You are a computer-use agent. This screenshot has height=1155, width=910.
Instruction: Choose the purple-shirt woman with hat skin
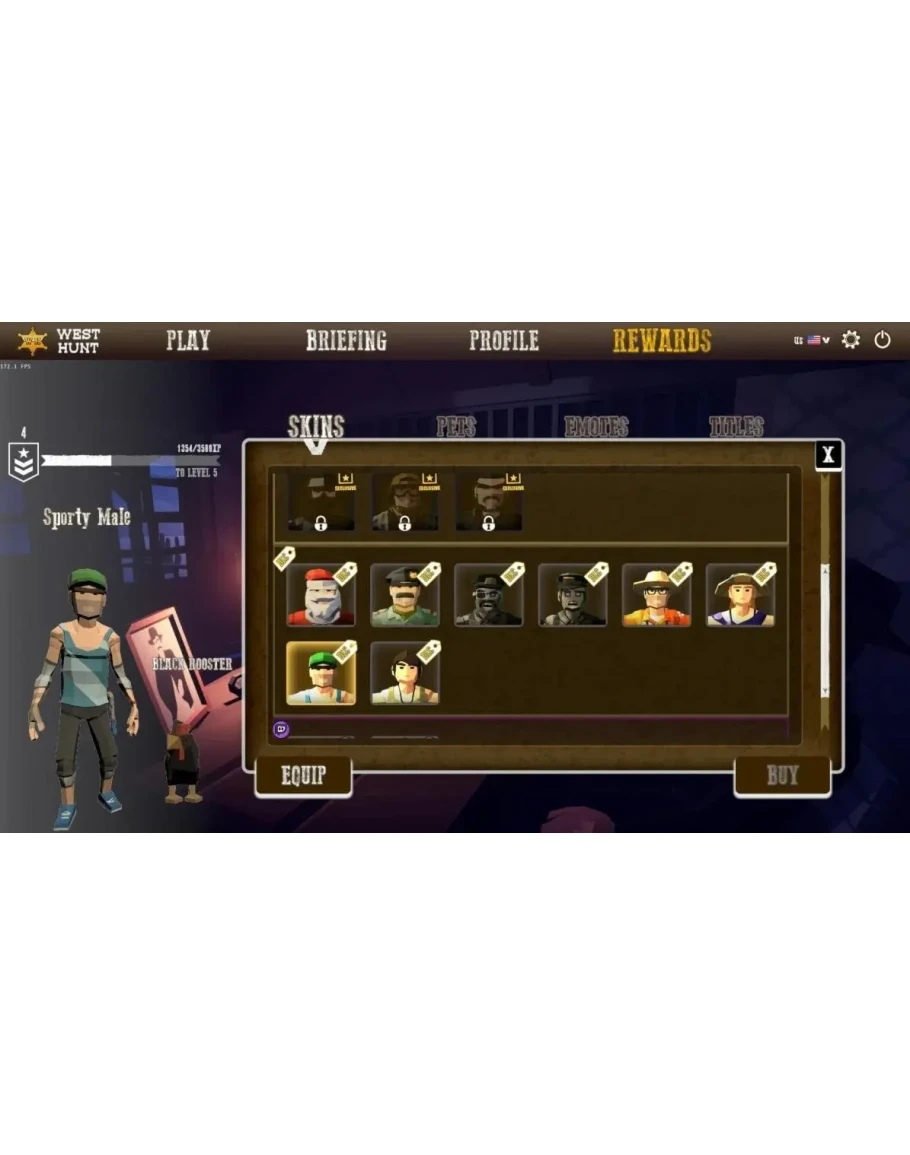[x=741, y=596]
